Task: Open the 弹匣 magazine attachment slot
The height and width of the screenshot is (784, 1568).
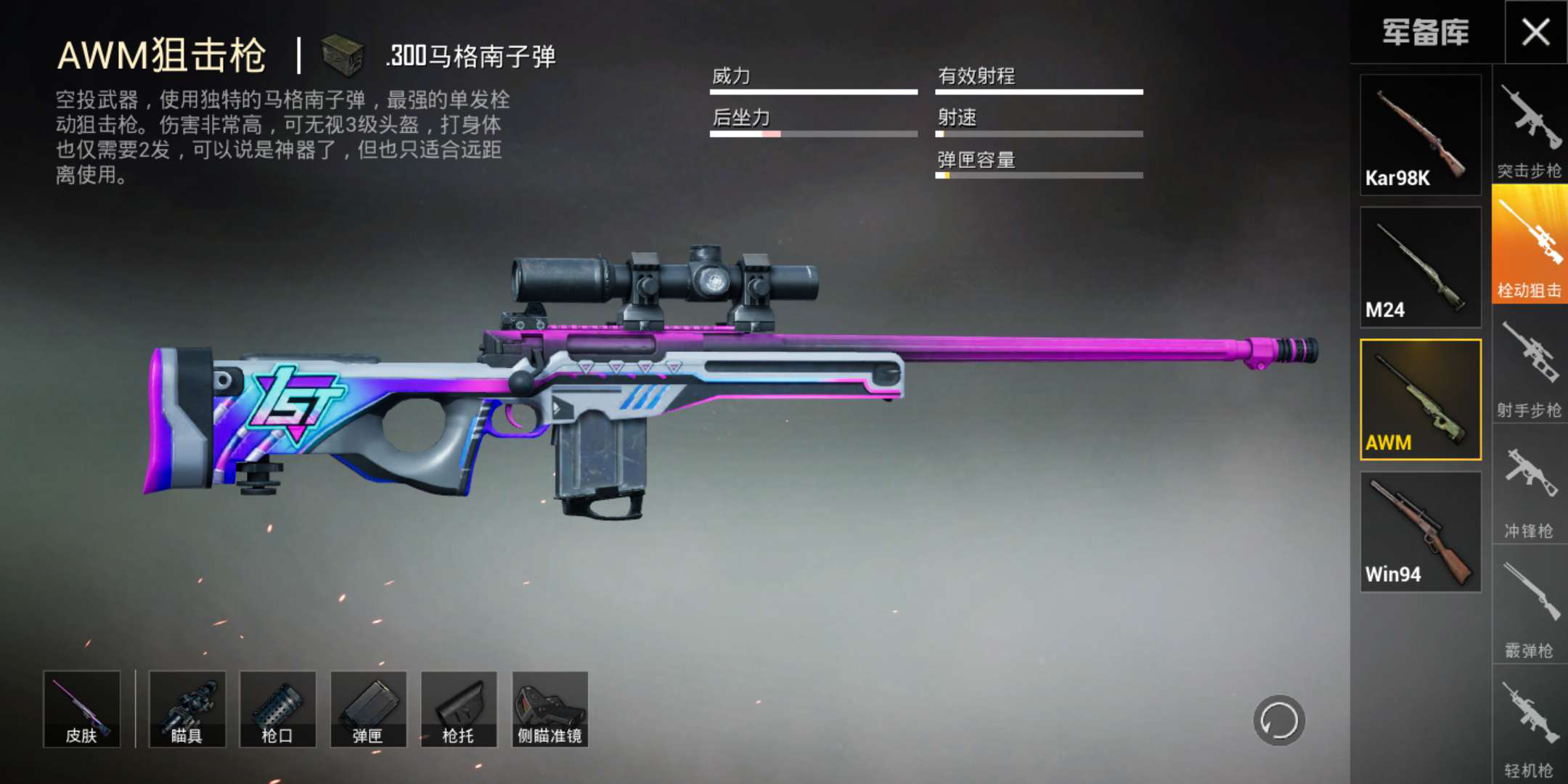Action: tap(369, 709)
